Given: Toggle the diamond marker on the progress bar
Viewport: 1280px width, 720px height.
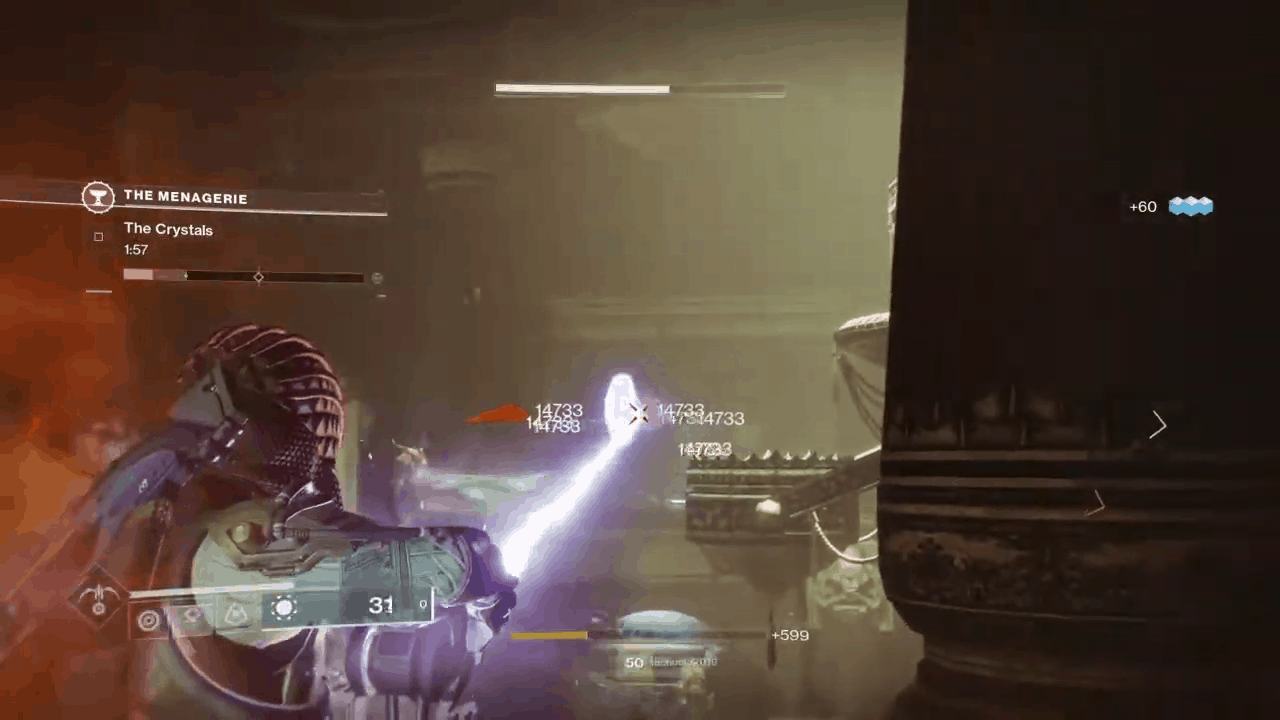Looking at the screenshot, I should [x=259, y=277].
